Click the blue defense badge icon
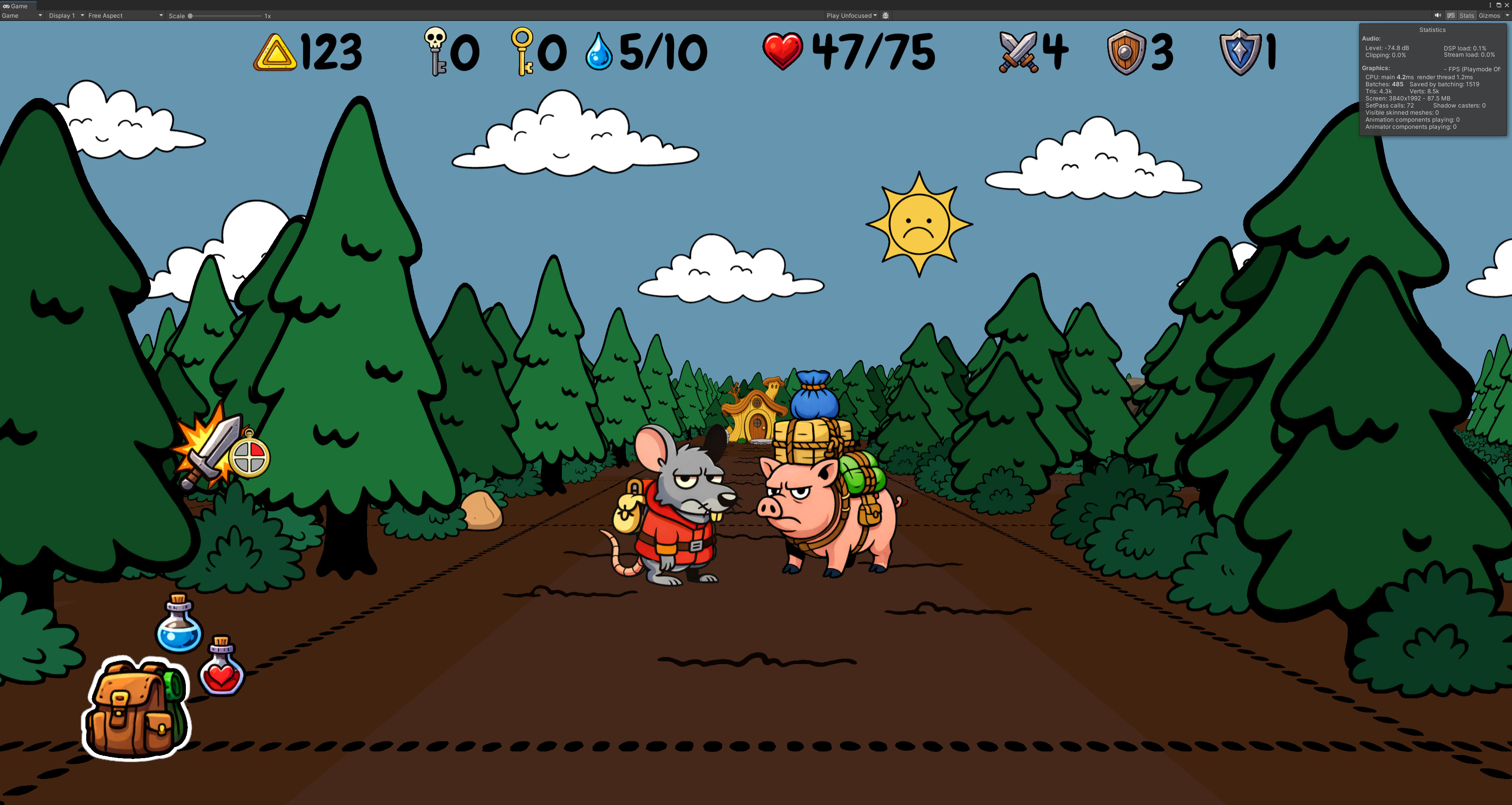This screenshot has height=805, width=1512. pos(1243,52)
